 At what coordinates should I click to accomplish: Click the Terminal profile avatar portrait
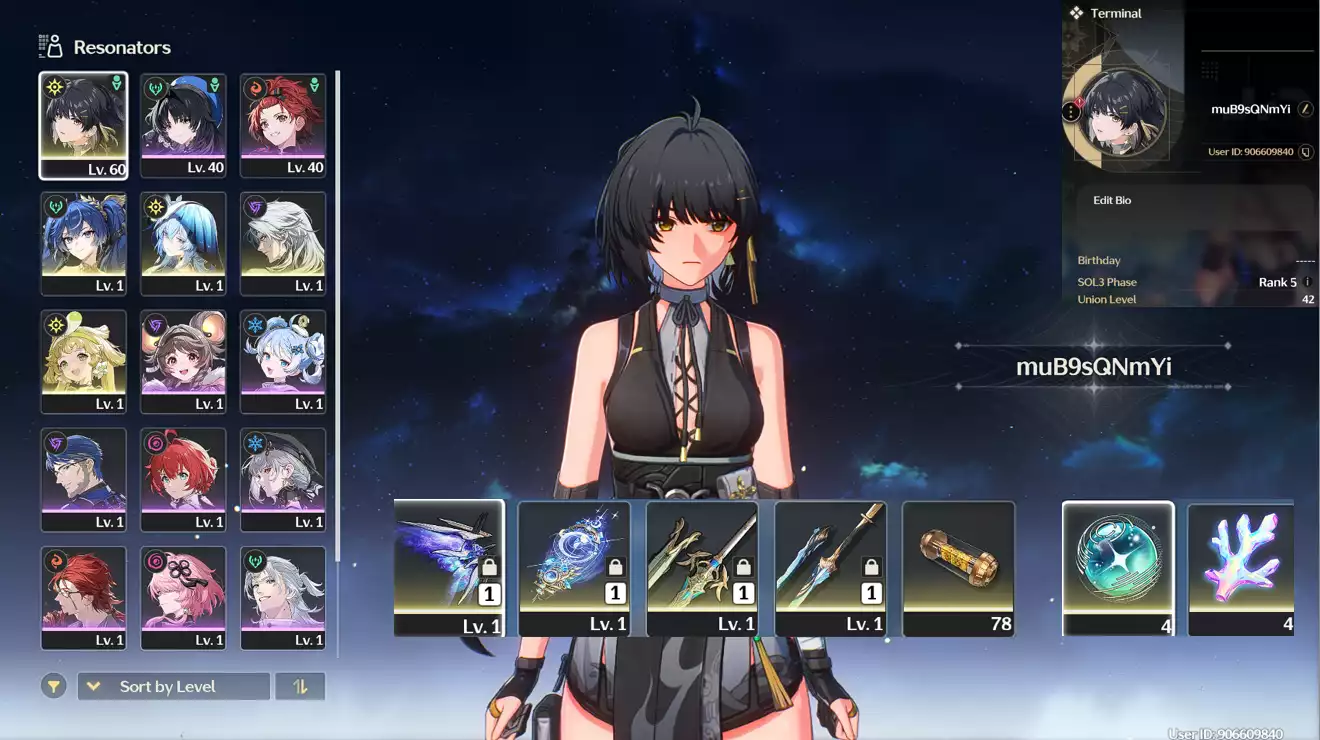coord(1123,112)
